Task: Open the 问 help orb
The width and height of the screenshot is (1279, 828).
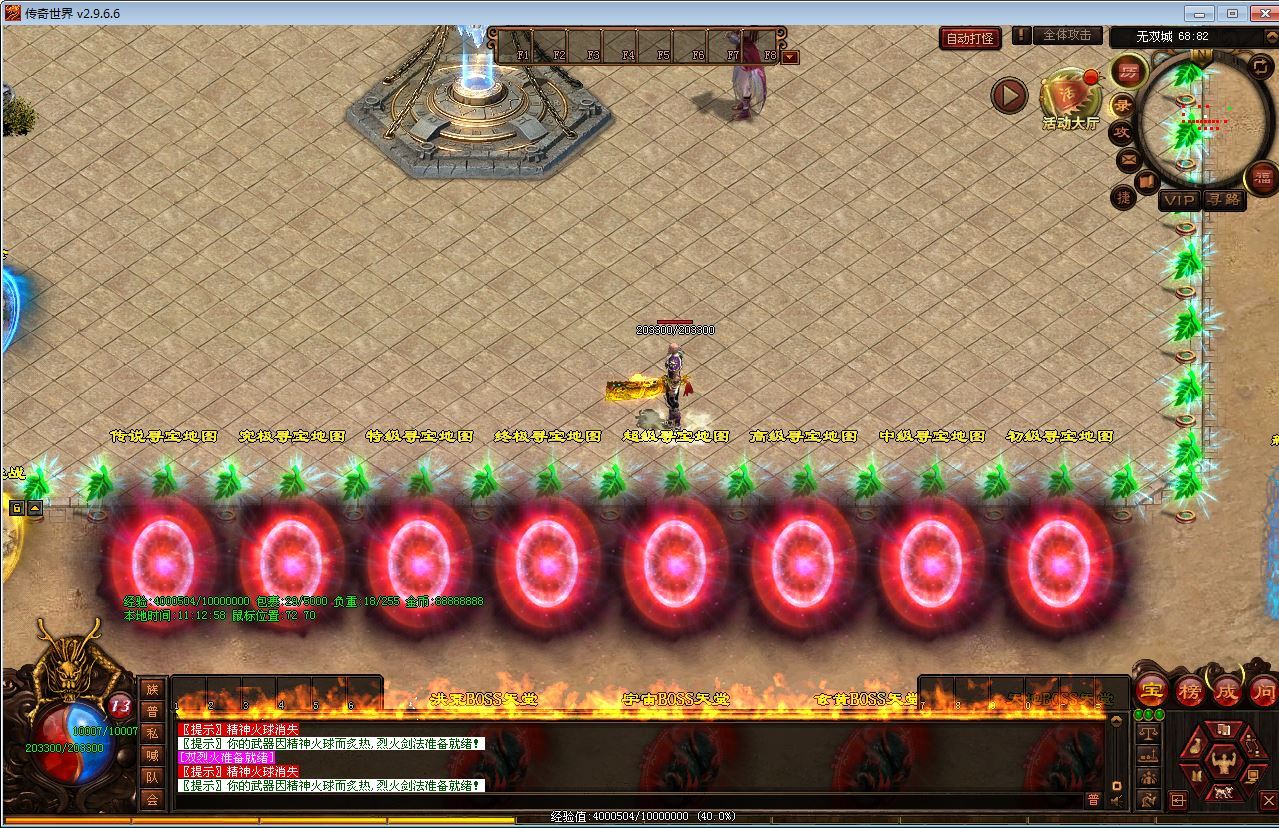Action: click(x=1264, y=690)
